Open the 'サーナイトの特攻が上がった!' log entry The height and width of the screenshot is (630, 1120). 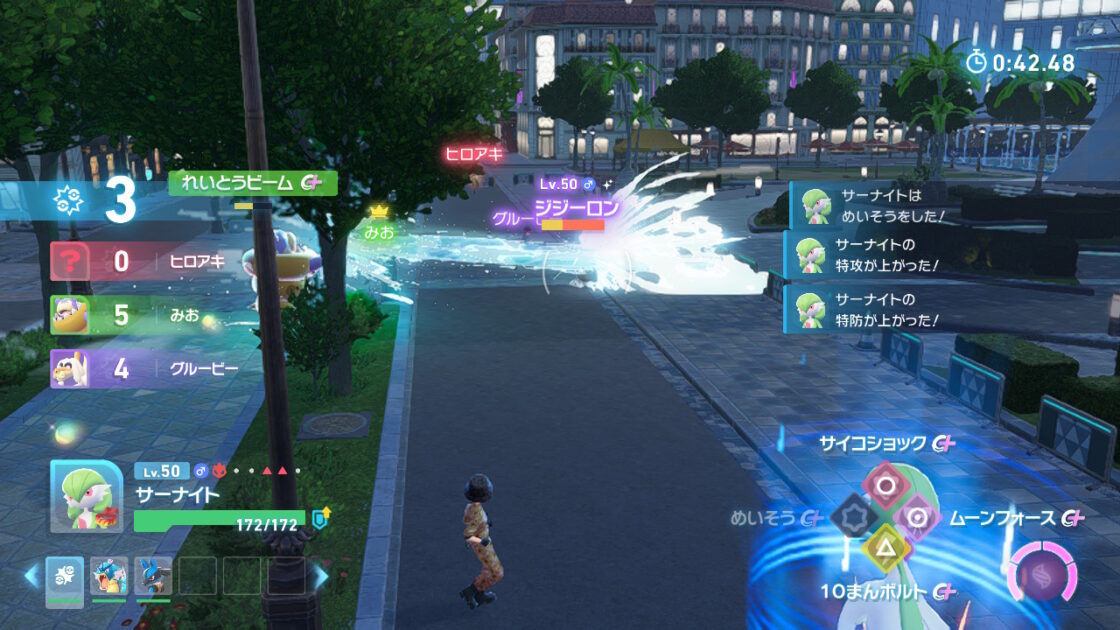868,254
